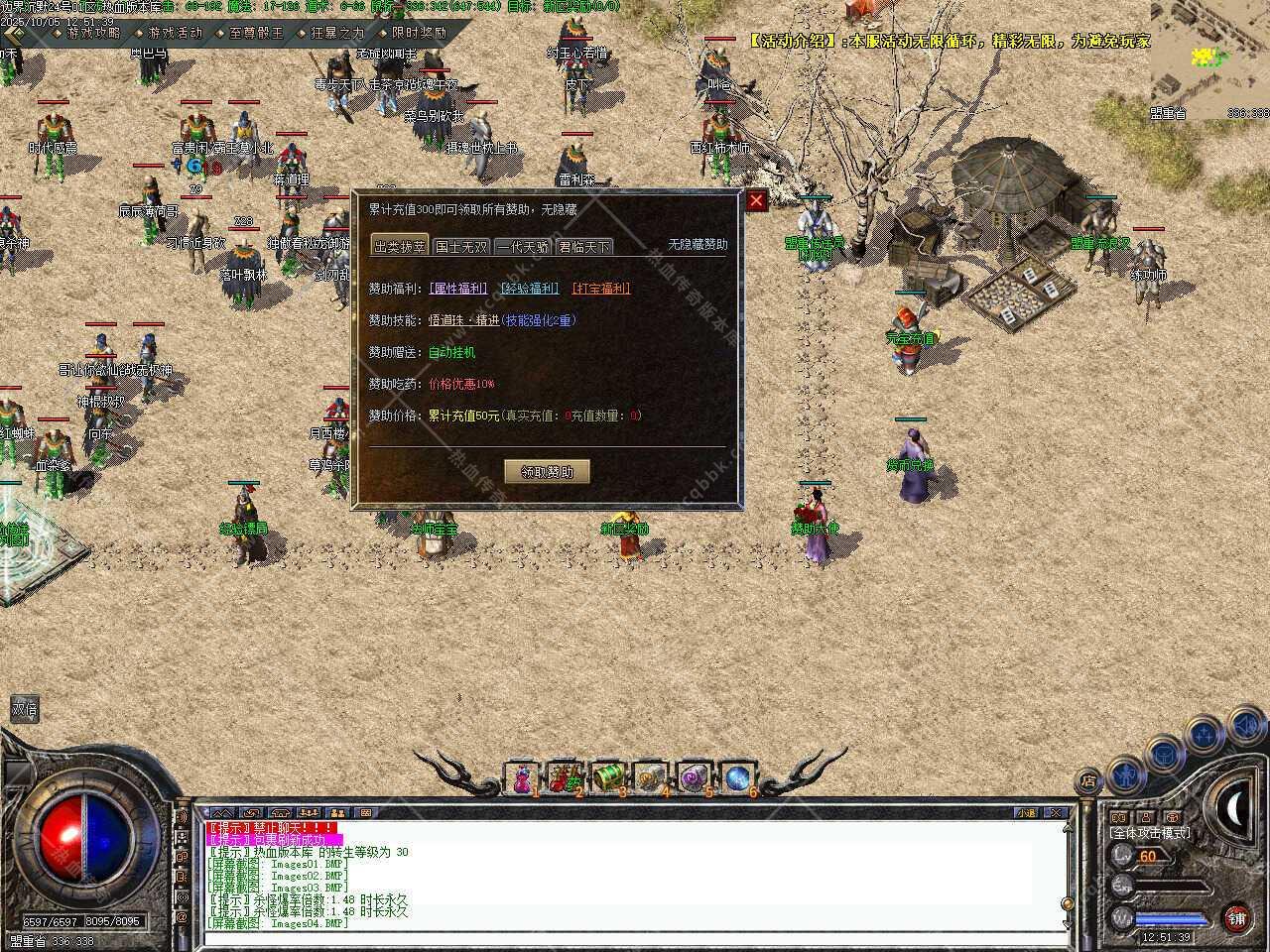Choose the 出类拔萃 tab

click(x=400, y=247)
